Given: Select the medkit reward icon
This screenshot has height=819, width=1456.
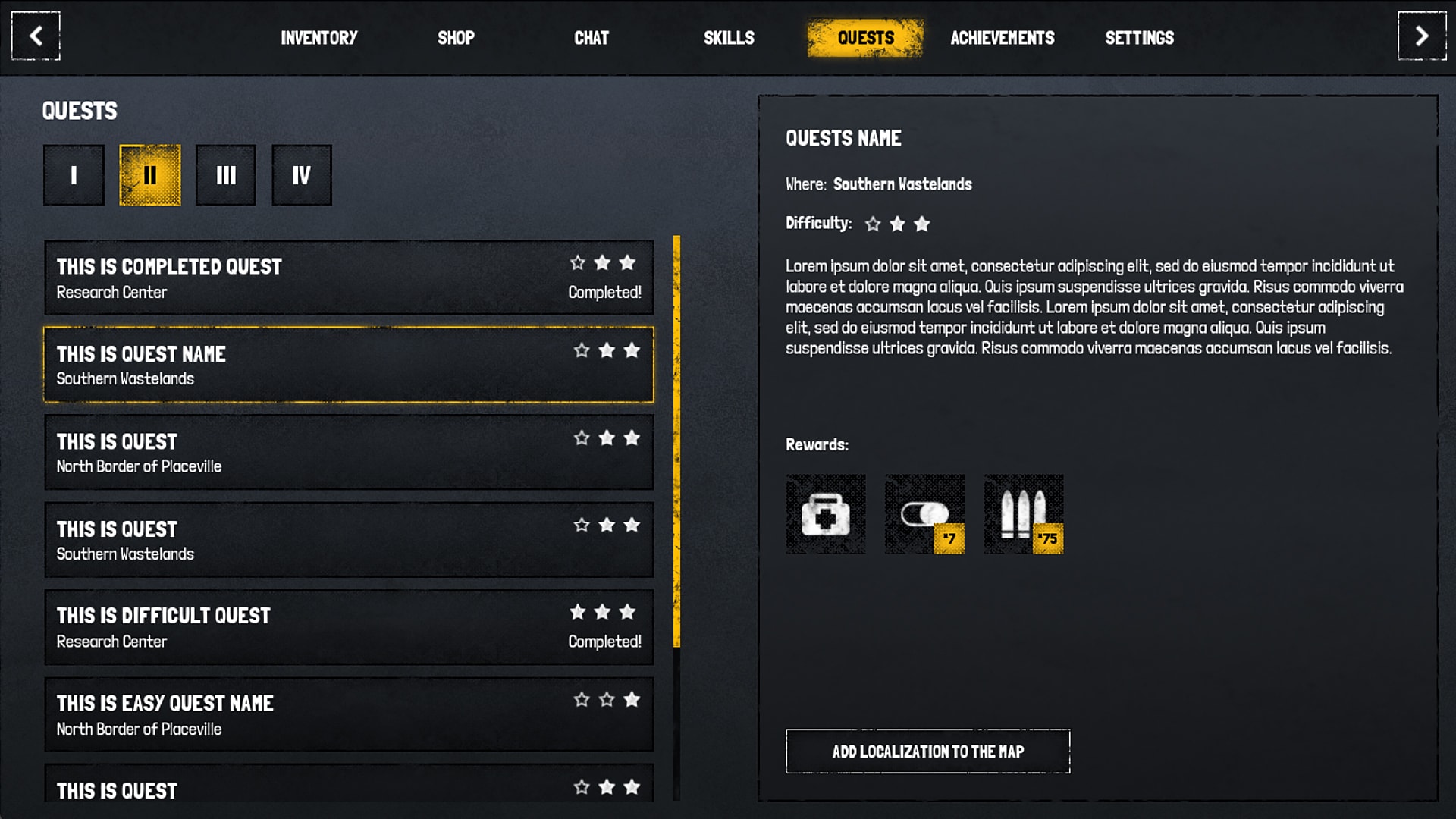Looking at the screenshot, I should 825,514.
